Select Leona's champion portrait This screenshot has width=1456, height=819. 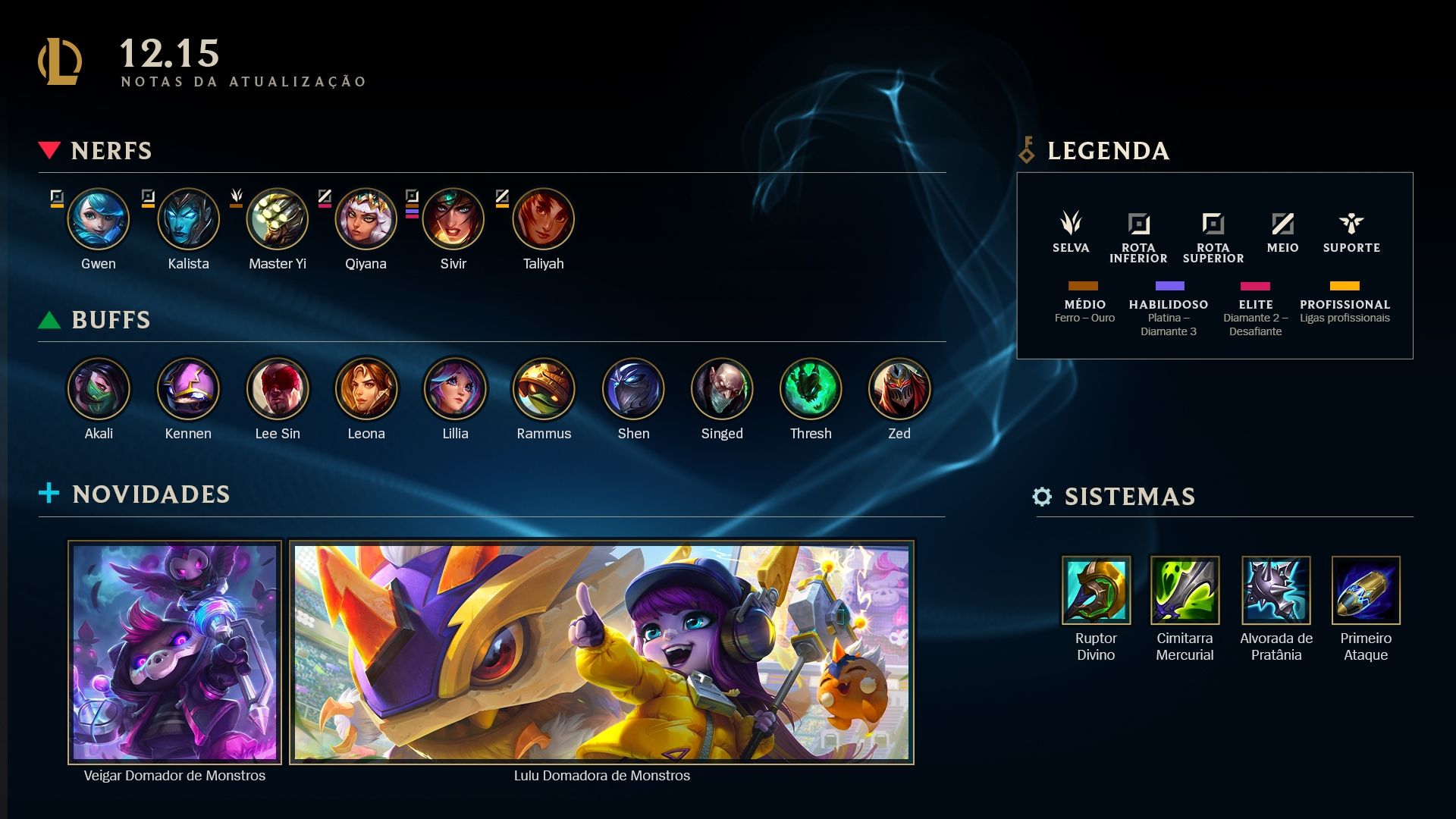[366, 389]
